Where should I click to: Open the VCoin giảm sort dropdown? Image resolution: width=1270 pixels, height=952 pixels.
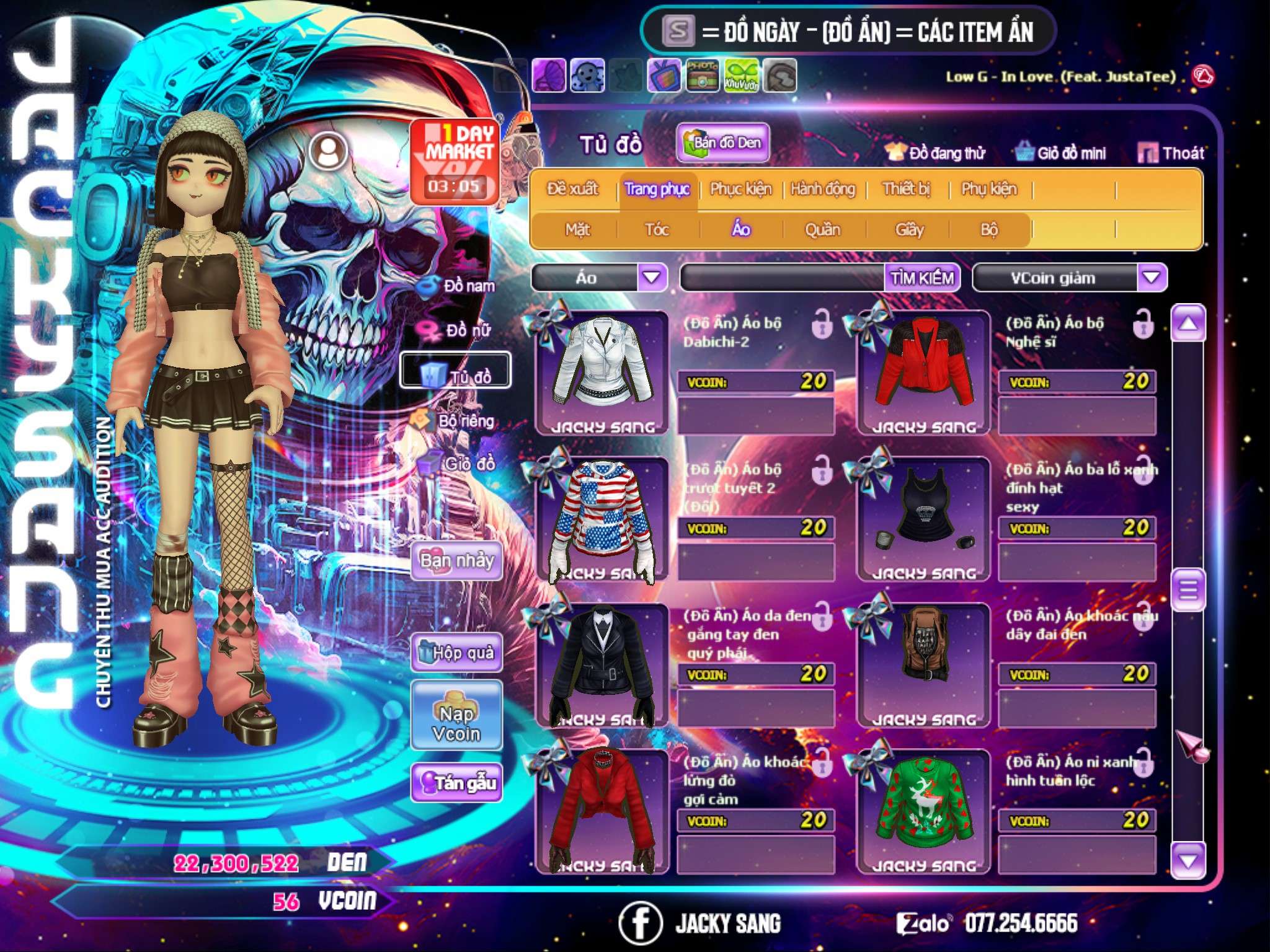[1152, 278]
